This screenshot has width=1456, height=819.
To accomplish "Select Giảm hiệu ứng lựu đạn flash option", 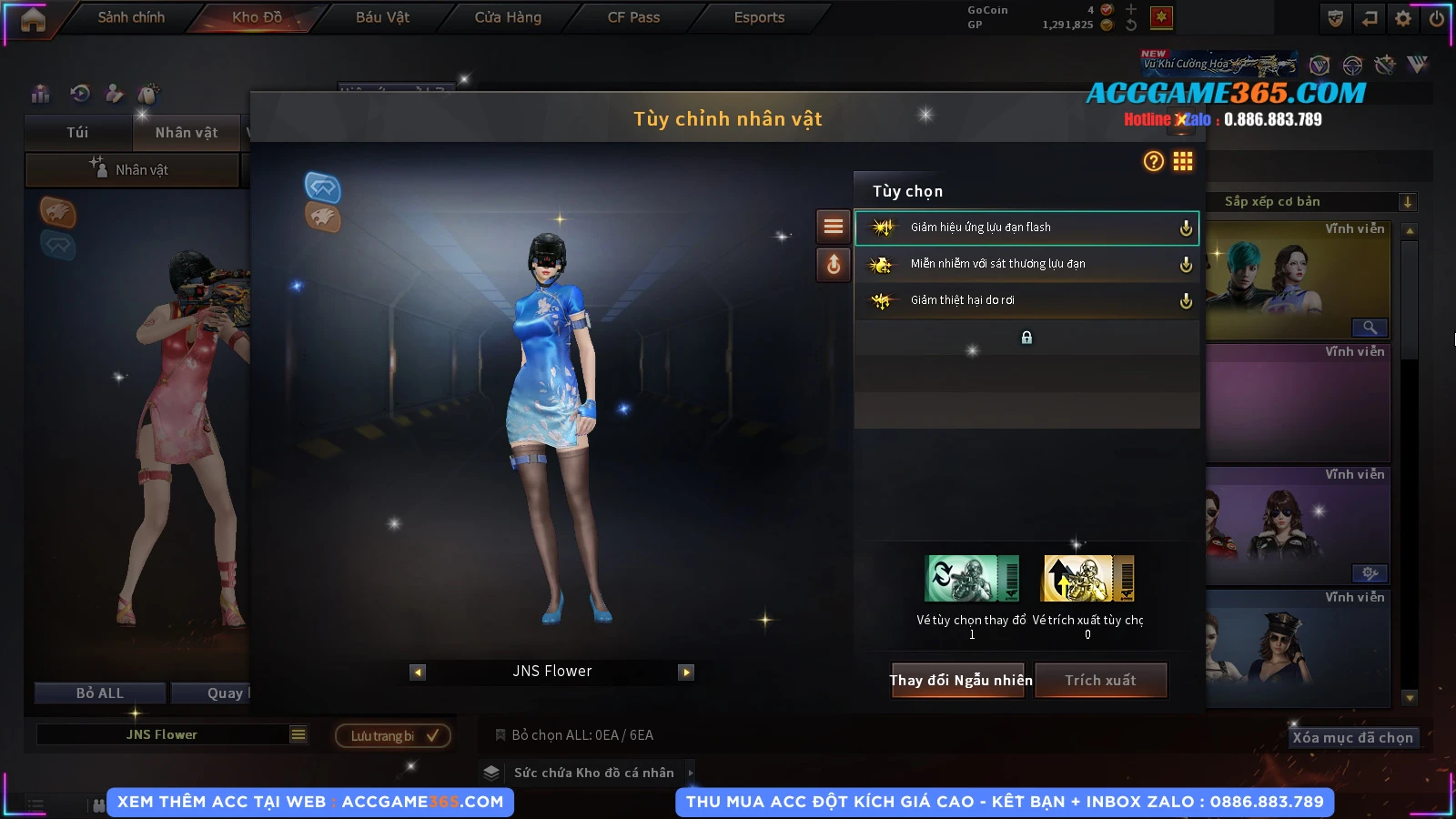I will click(1026, 227).
